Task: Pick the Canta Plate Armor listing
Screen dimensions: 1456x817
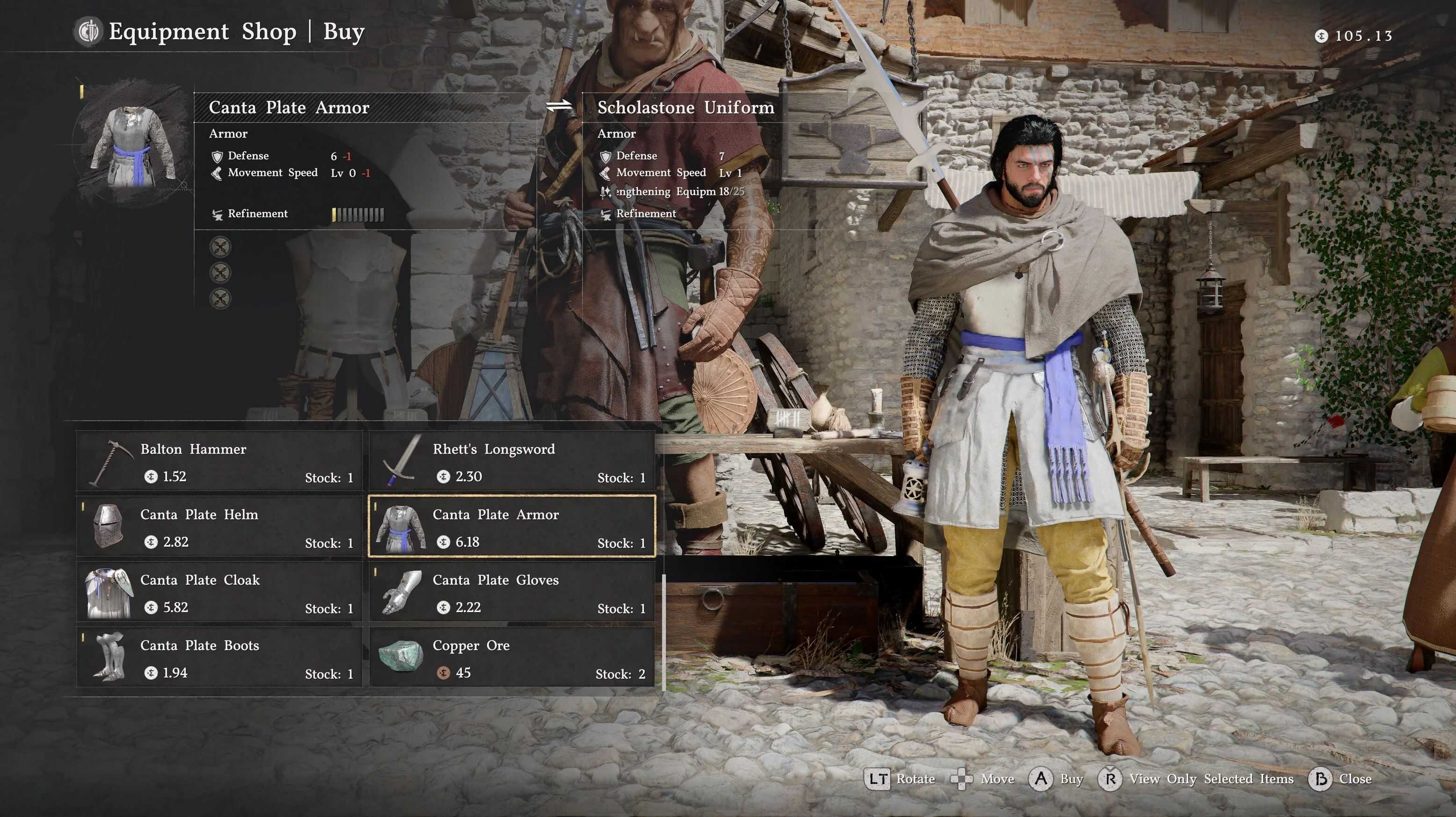Action: [512, 527]
